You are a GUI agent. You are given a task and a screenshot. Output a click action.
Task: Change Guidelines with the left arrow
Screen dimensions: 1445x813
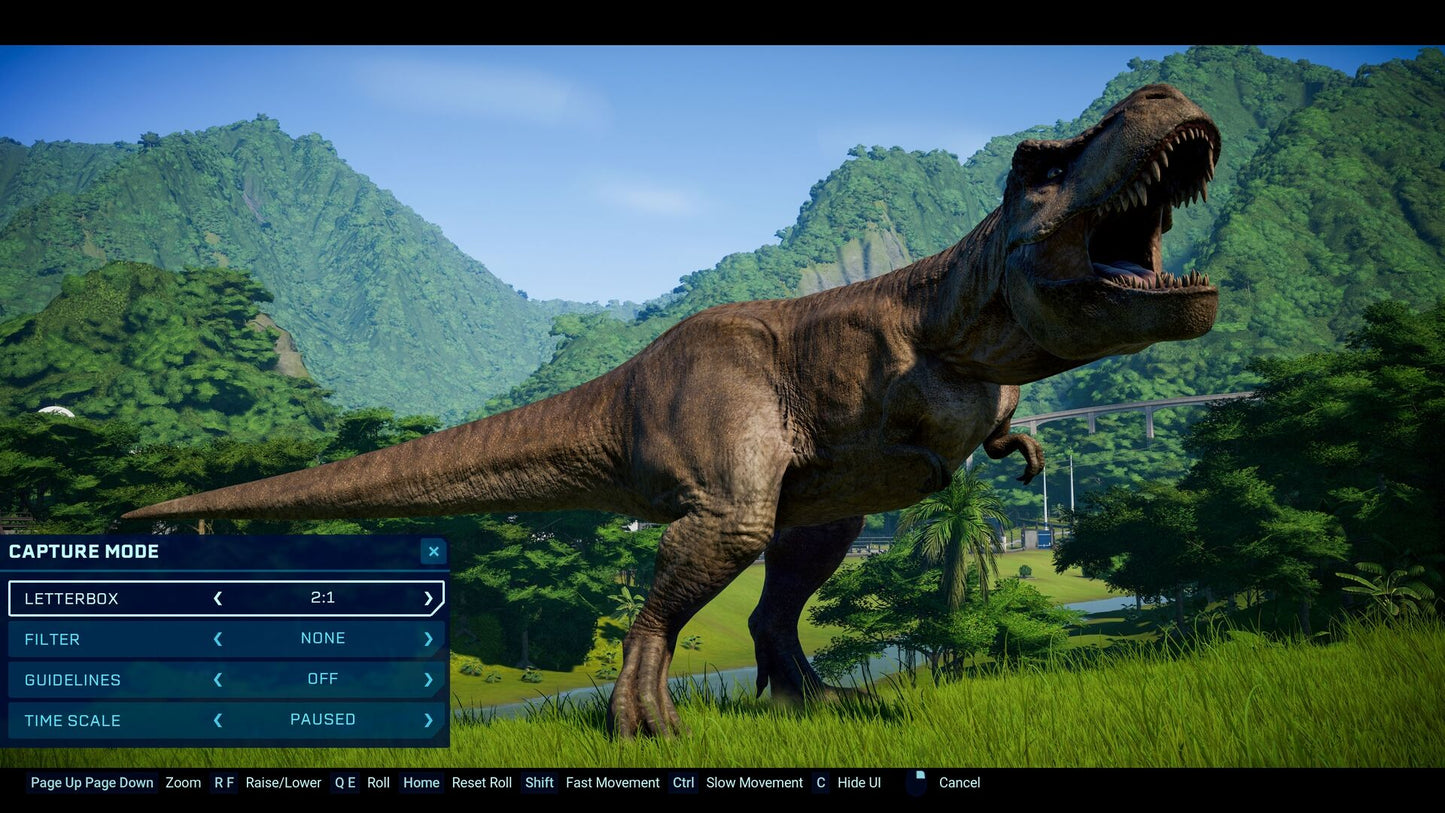tap(218, 680)
